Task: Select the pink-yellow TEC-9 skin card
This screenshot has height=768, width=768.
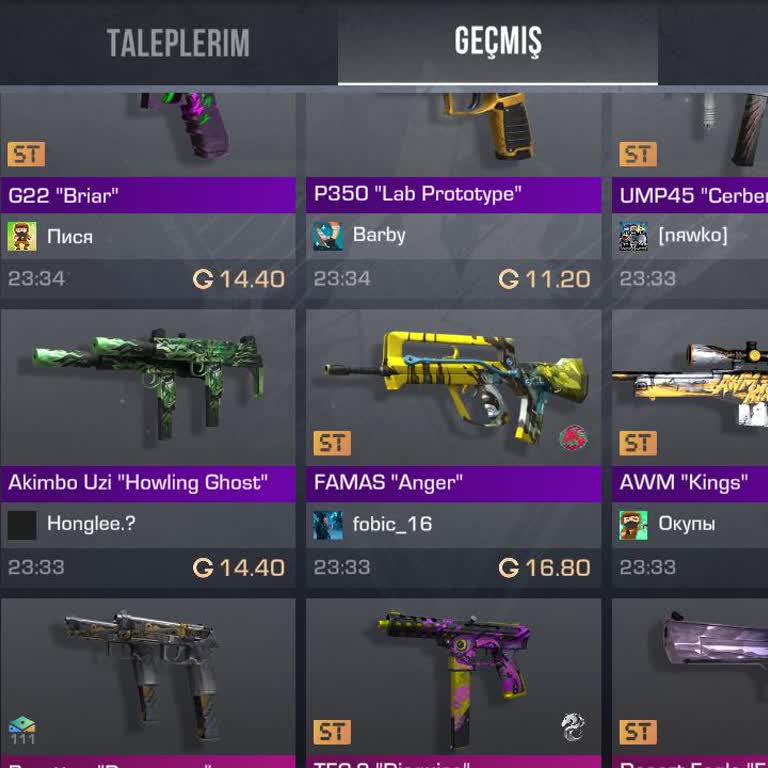Action: pyautogui.click(x=453, y=680)
